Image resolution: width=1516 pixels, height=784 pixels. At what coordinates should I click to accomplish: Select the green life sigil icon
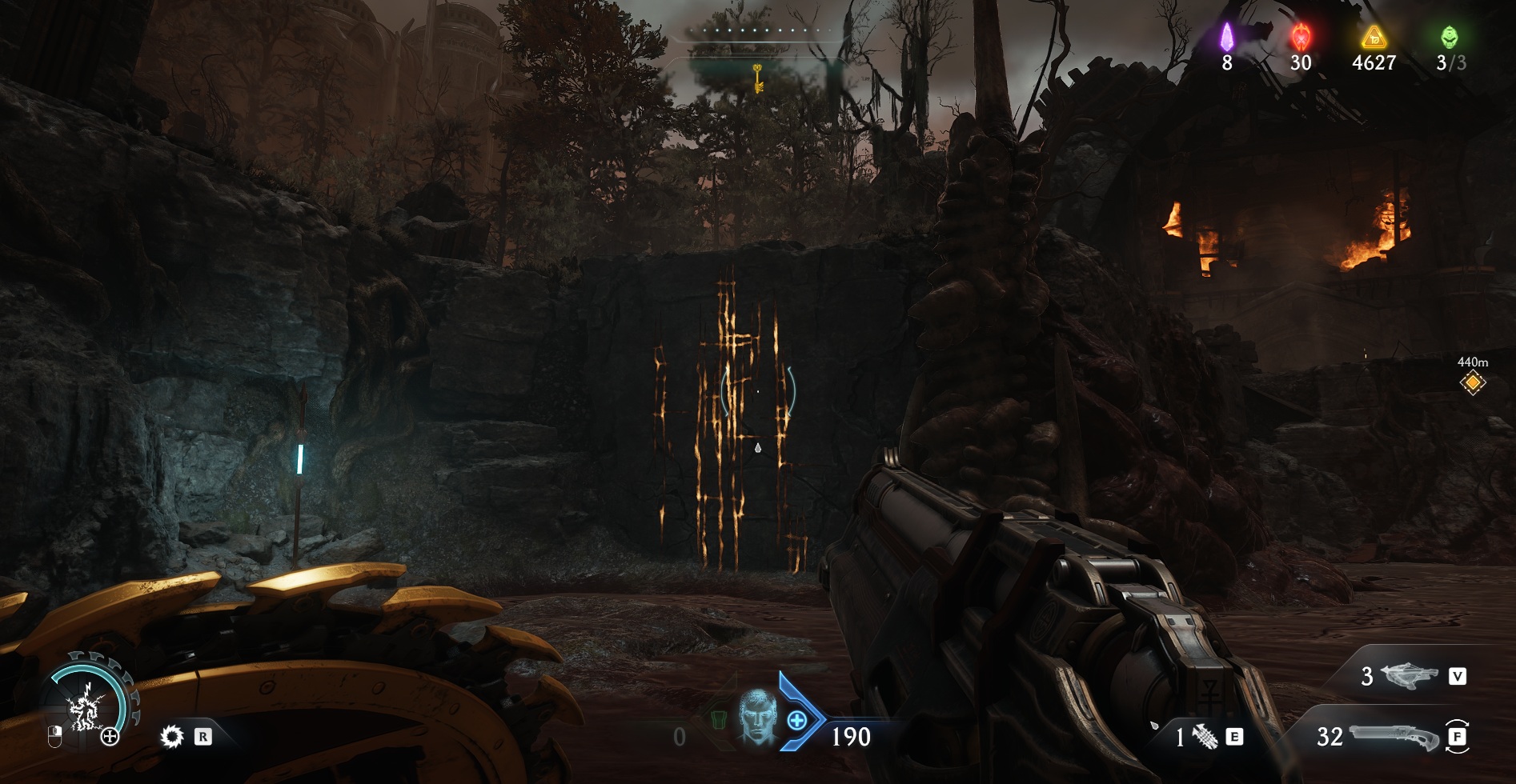pos(1450,37)
